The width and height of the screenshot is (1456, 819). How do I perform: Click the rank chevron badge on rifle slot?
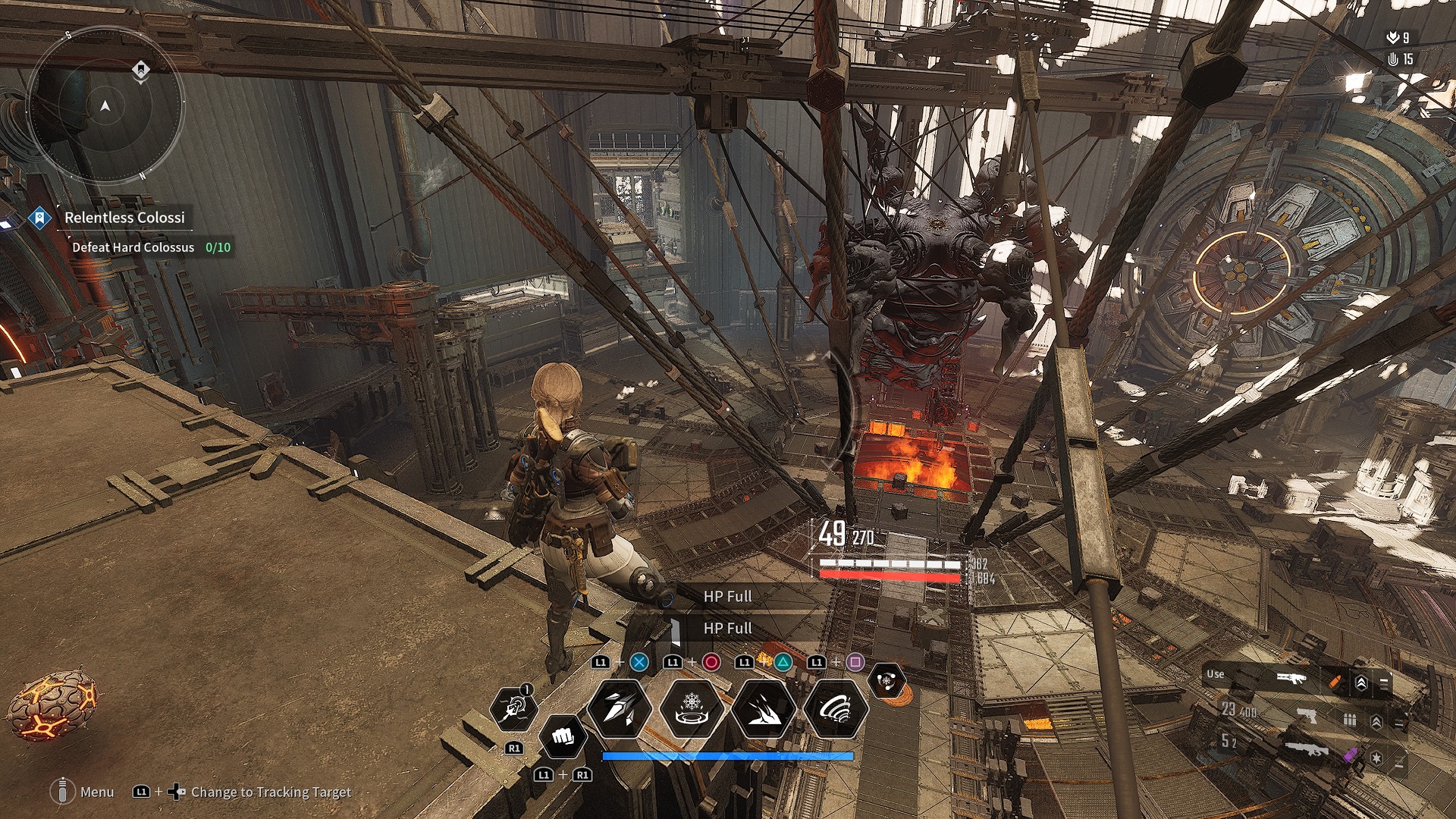click(1362, 682)
